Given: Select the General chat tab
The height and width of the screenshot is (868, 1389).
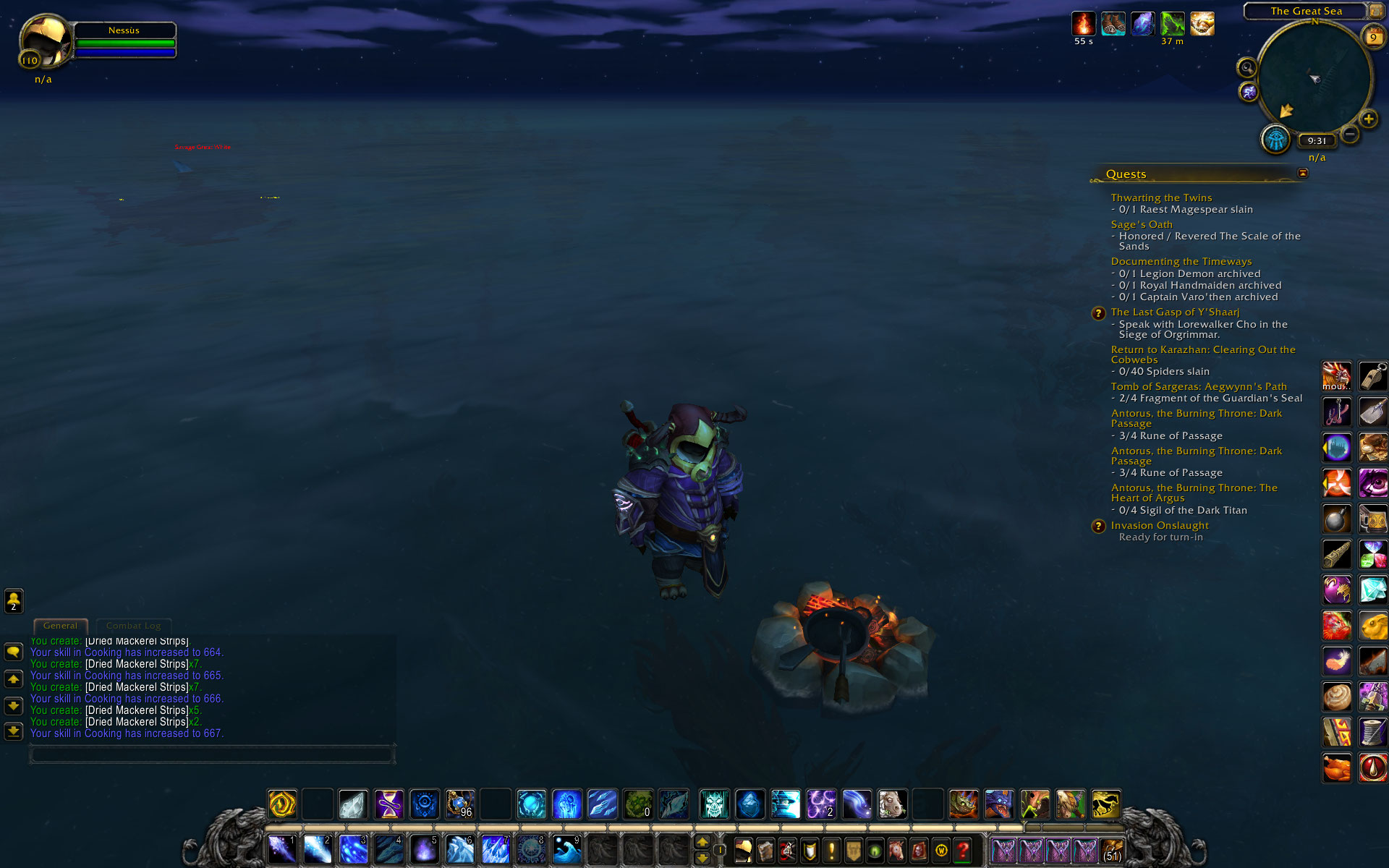Looking at the screenshot, I should (60, 626).
